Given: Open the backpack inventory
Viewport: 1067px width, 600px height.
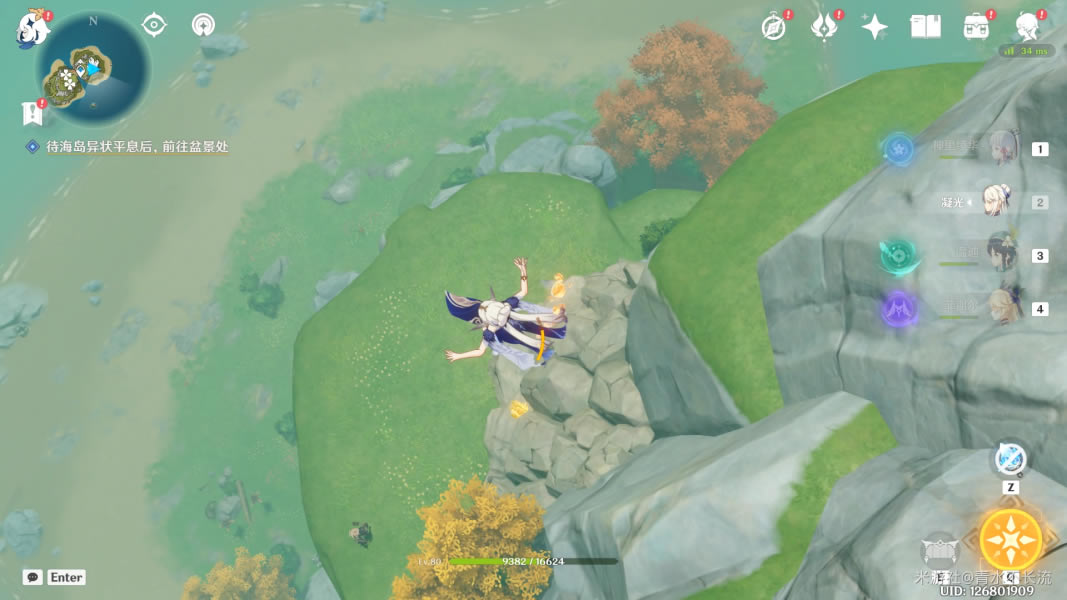Looking at the screenshot, I should tap(976, 27).
